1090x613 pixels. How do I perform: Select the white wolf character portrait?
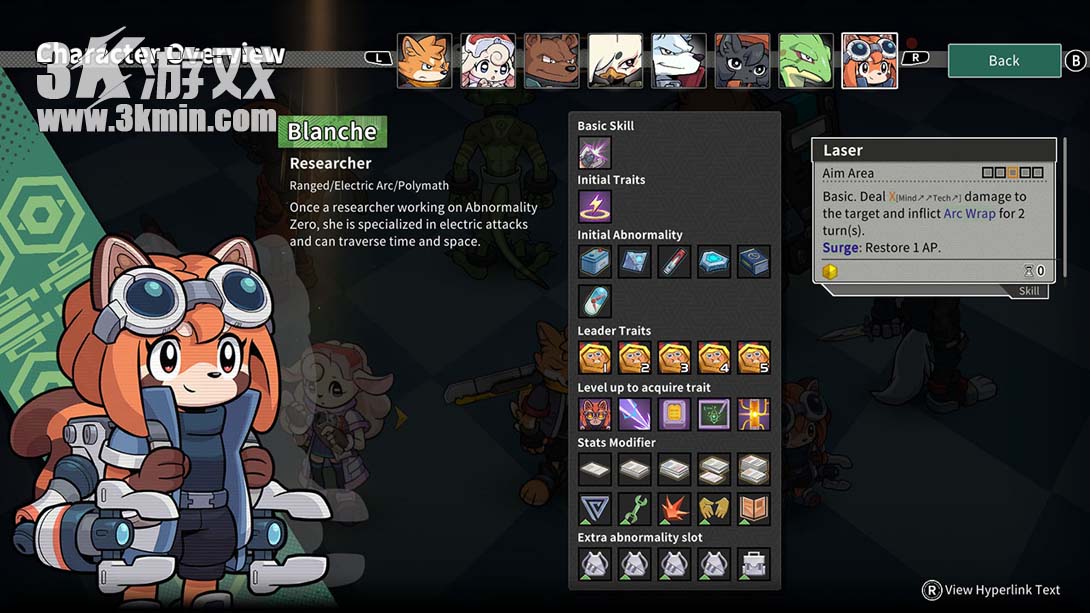point(679,61)
